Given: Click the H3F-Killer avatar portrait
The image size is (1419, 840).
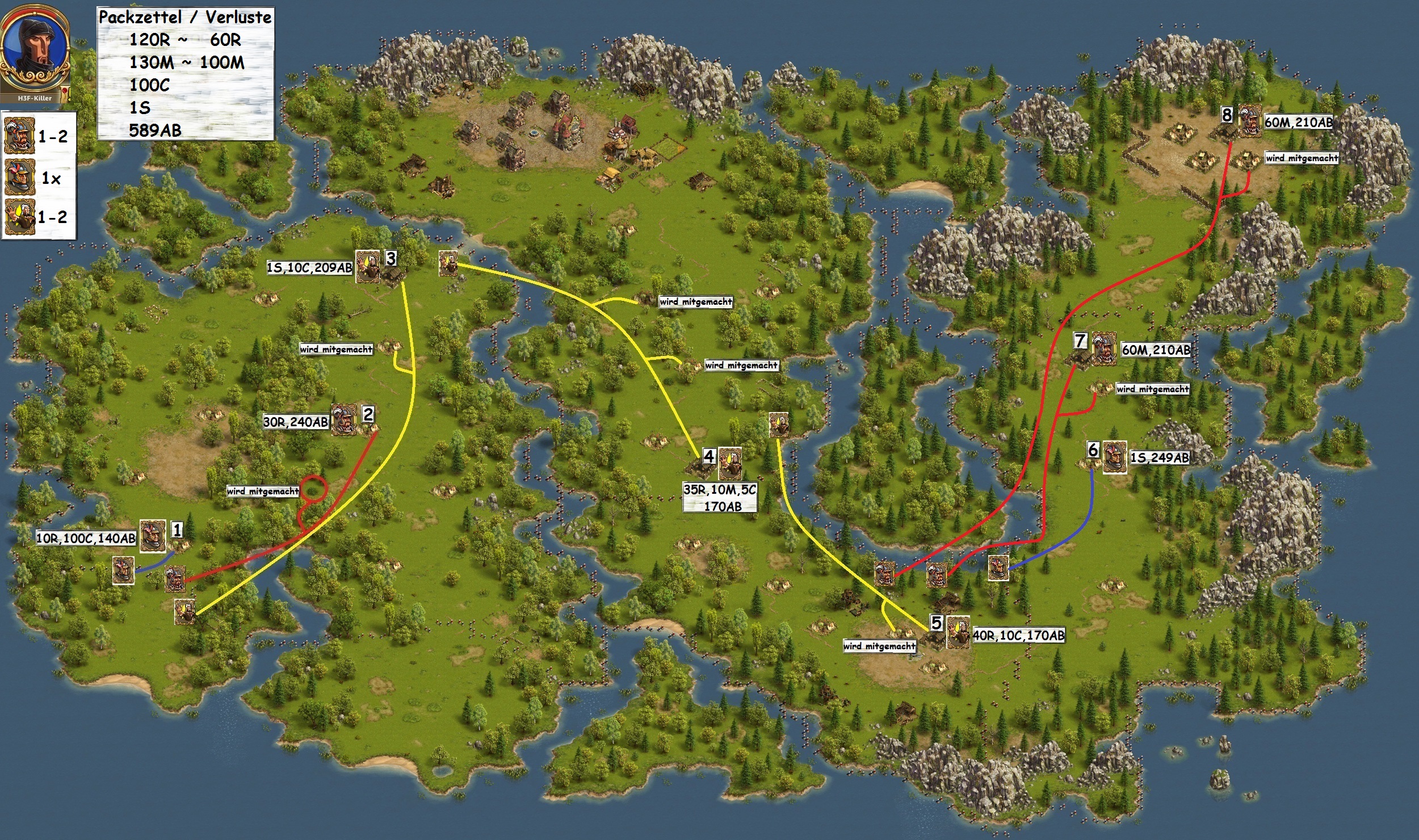Looking at the screenshot, I should click(x=34, y=52).
